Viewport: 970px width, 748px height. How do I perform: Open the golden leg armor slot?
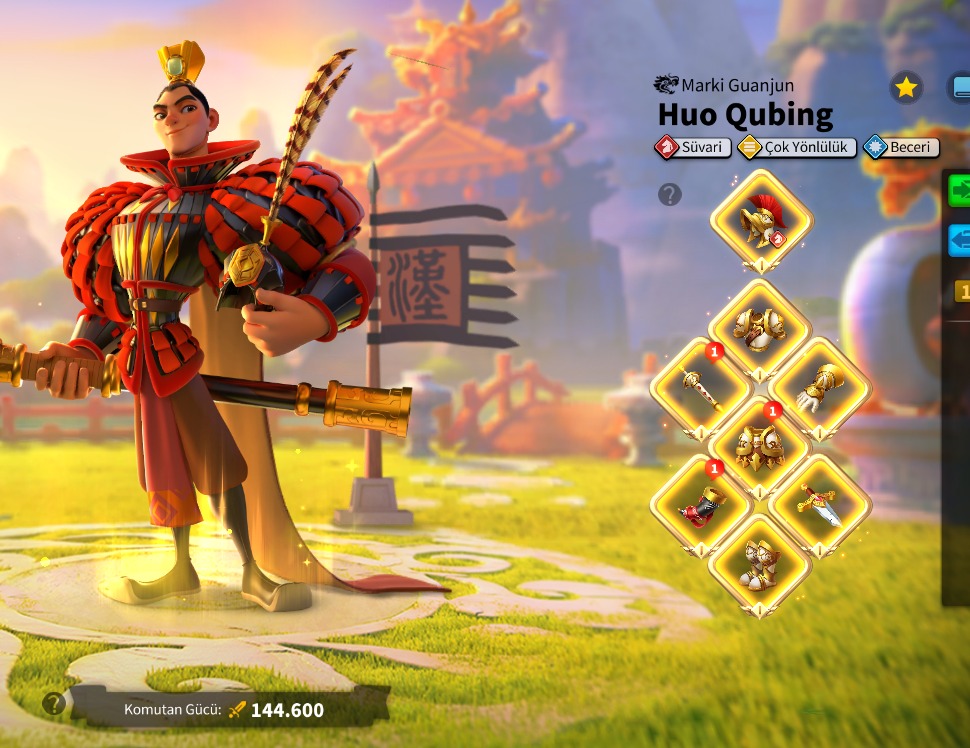(759, 446)
